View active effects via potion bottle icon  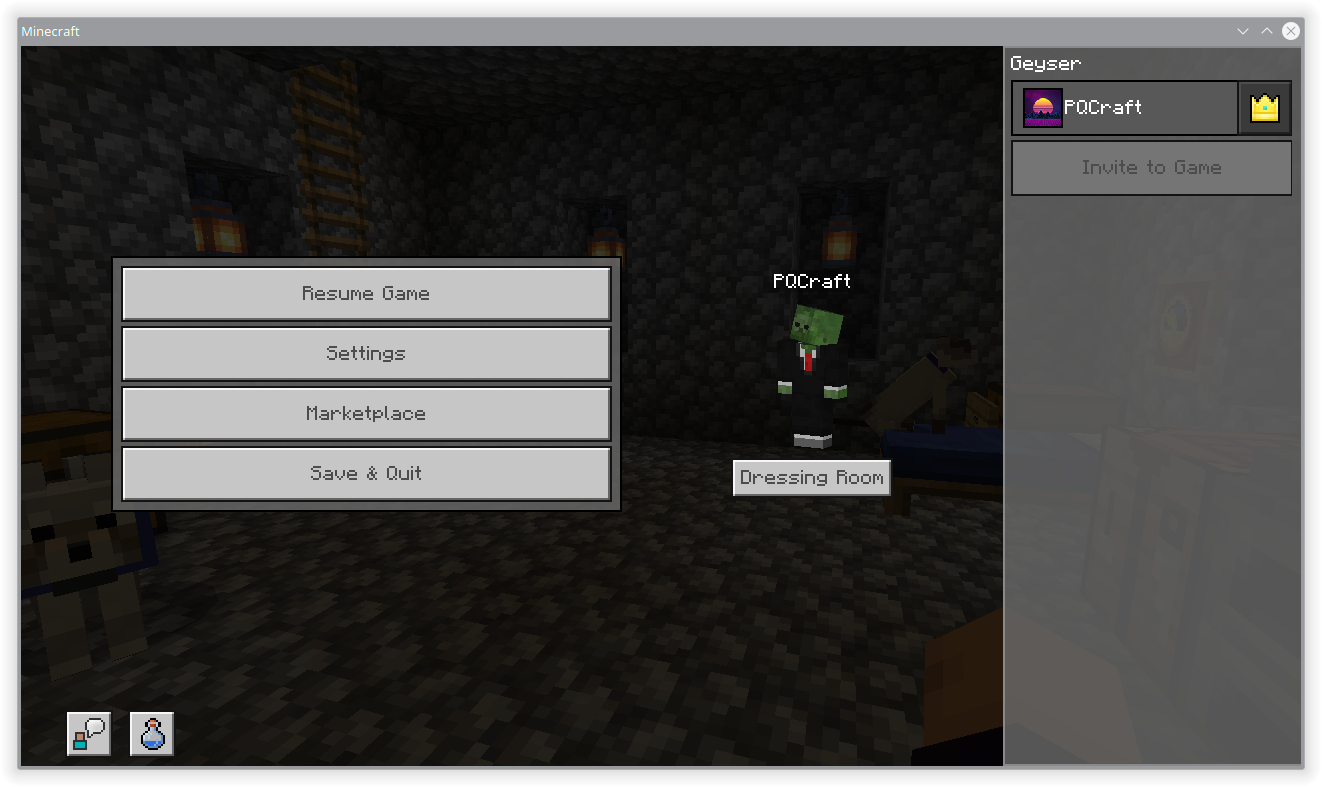[151, 733]
